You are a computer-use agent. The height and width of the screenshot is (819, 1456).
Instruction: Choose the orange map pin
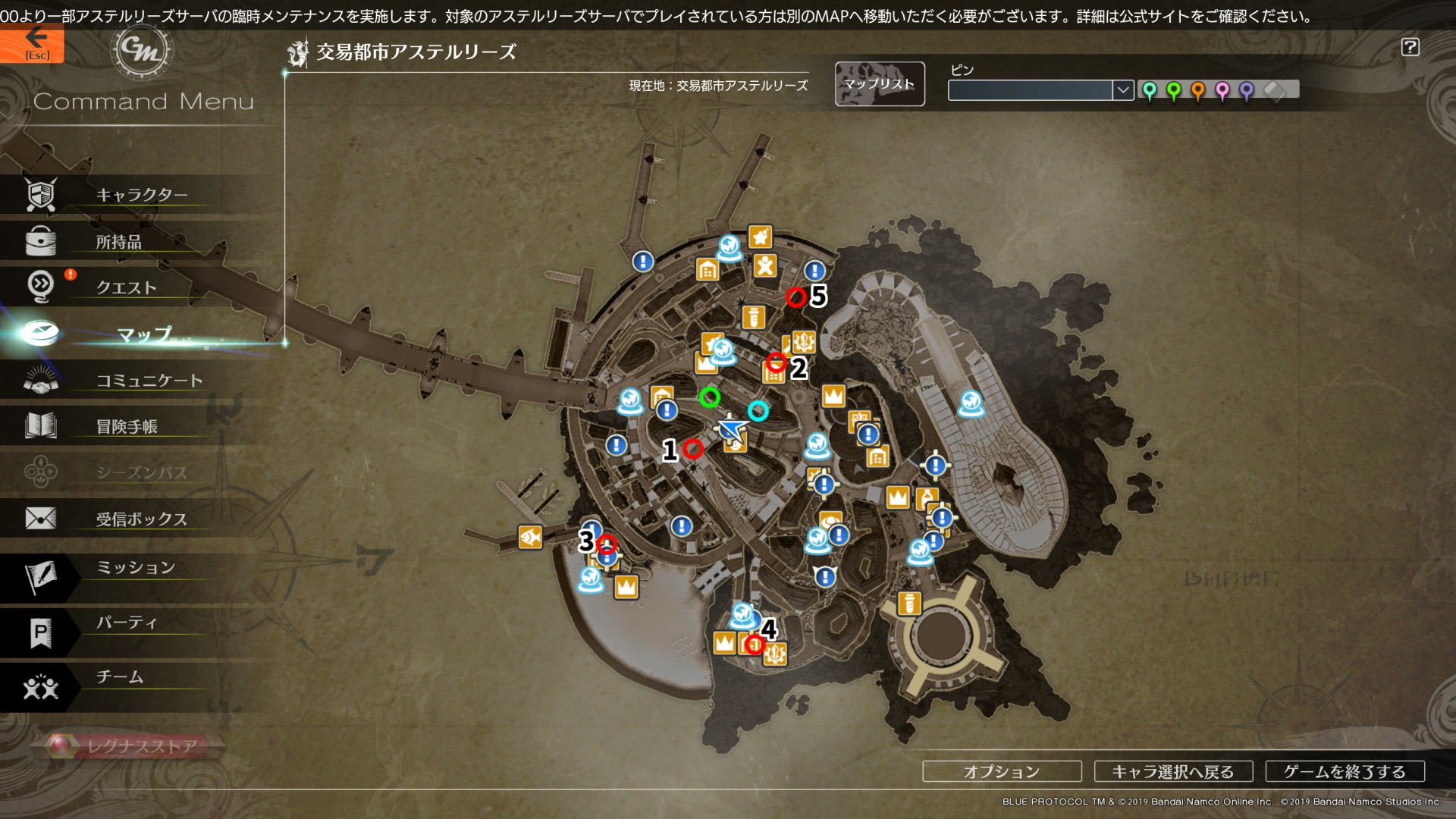coord(1198,91)
